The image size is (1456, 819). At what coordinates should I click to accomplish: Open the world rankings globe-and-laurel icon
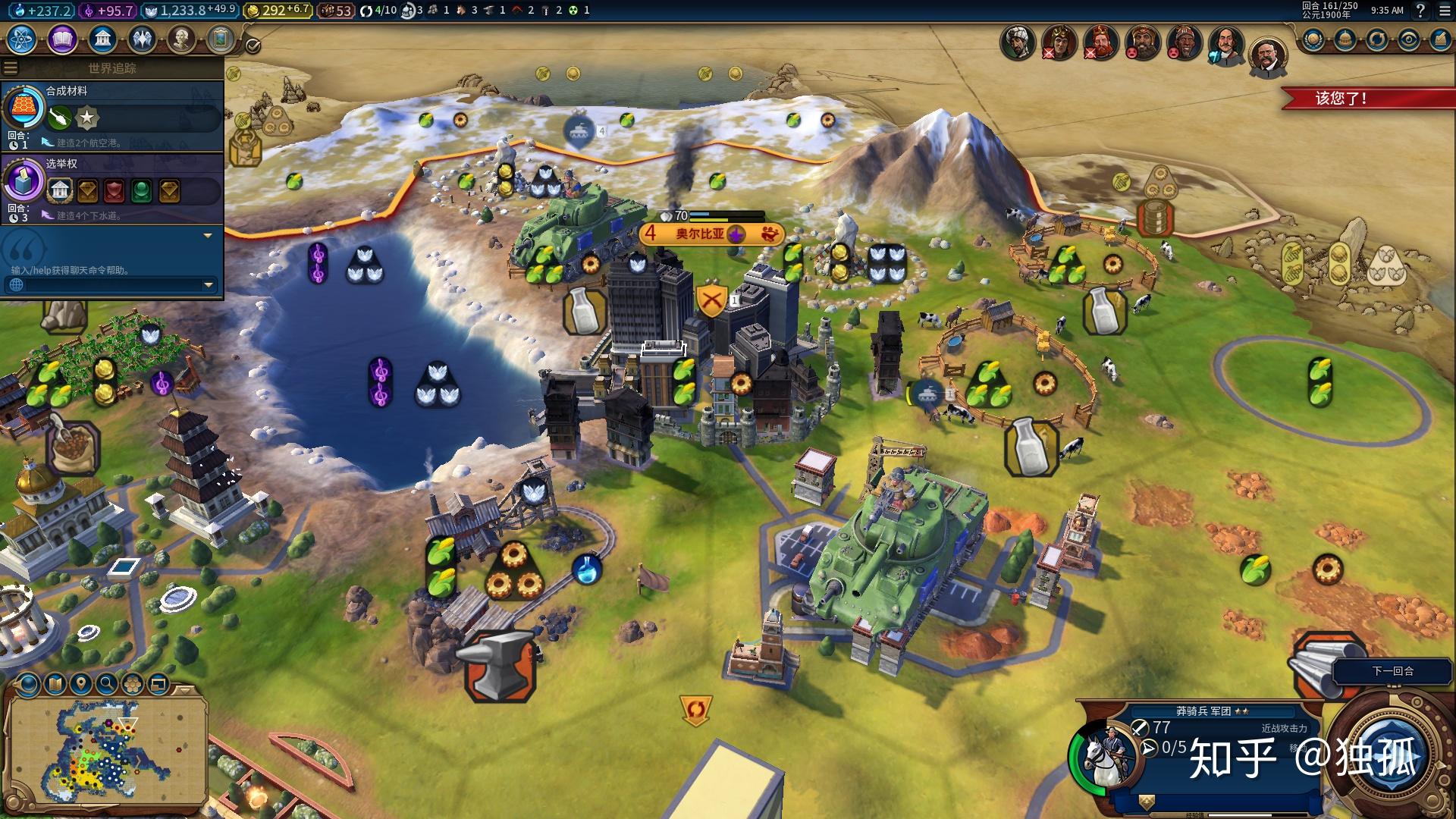1314,39
